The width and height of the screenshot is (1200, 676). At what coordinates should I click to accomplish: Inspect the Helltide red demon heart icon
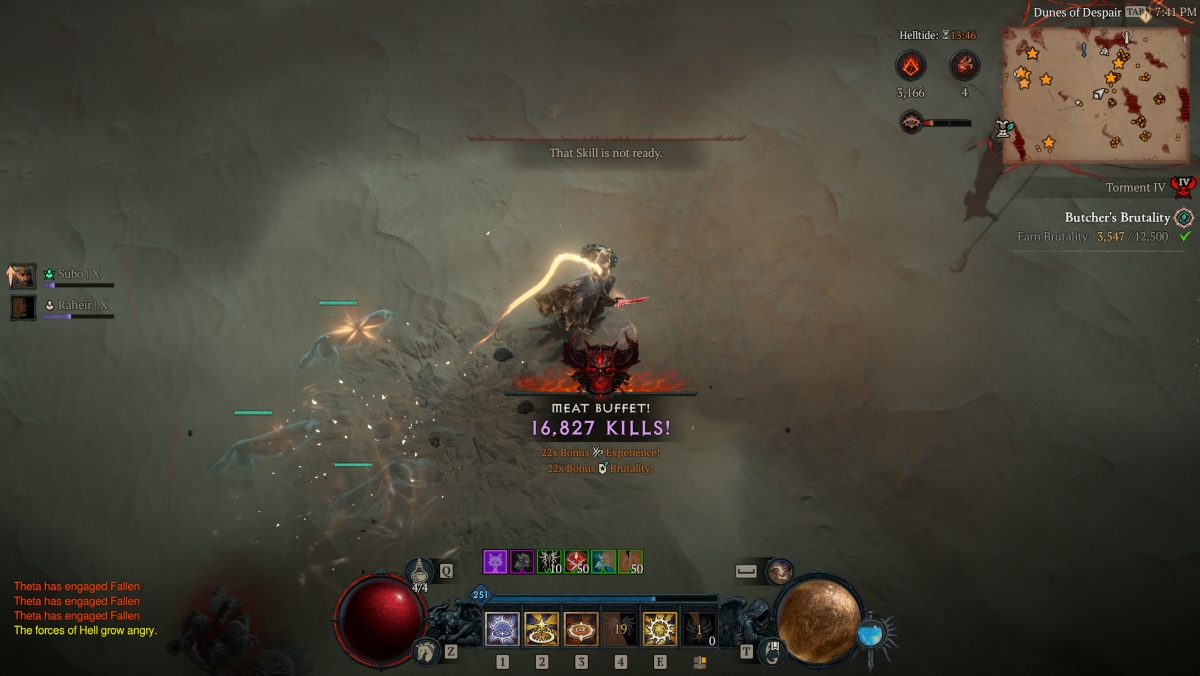[x=964, y=67]
